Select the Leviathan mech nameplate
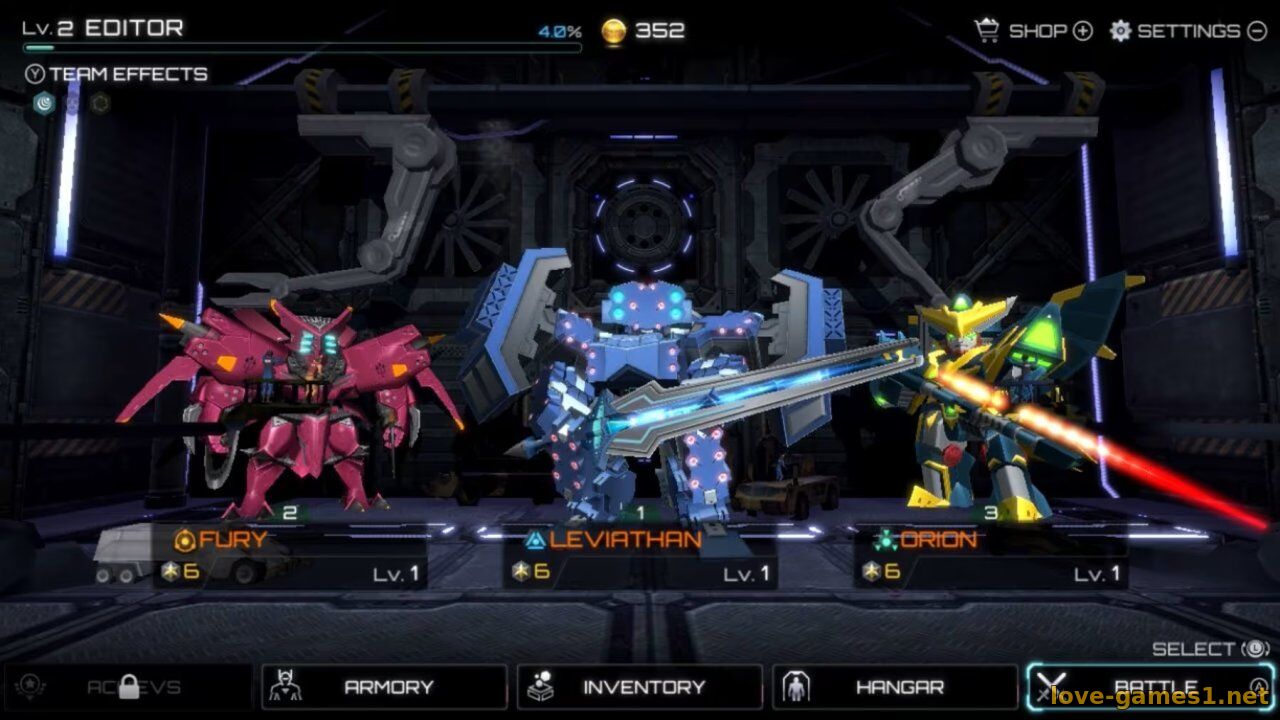 640,556
